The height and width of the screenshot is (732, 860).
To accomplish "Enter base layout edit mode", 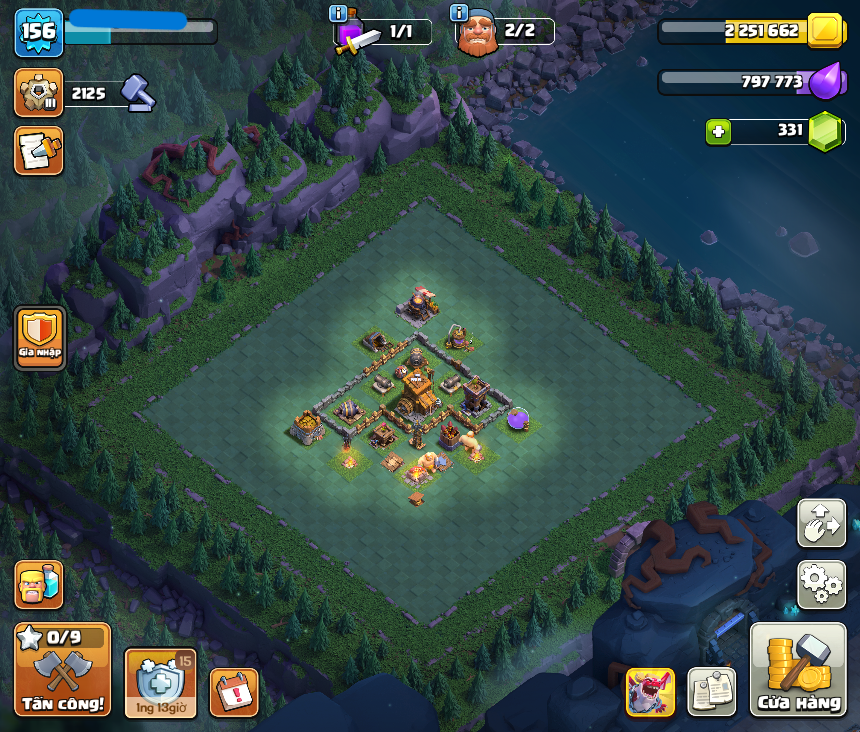I will click(821, 524).
